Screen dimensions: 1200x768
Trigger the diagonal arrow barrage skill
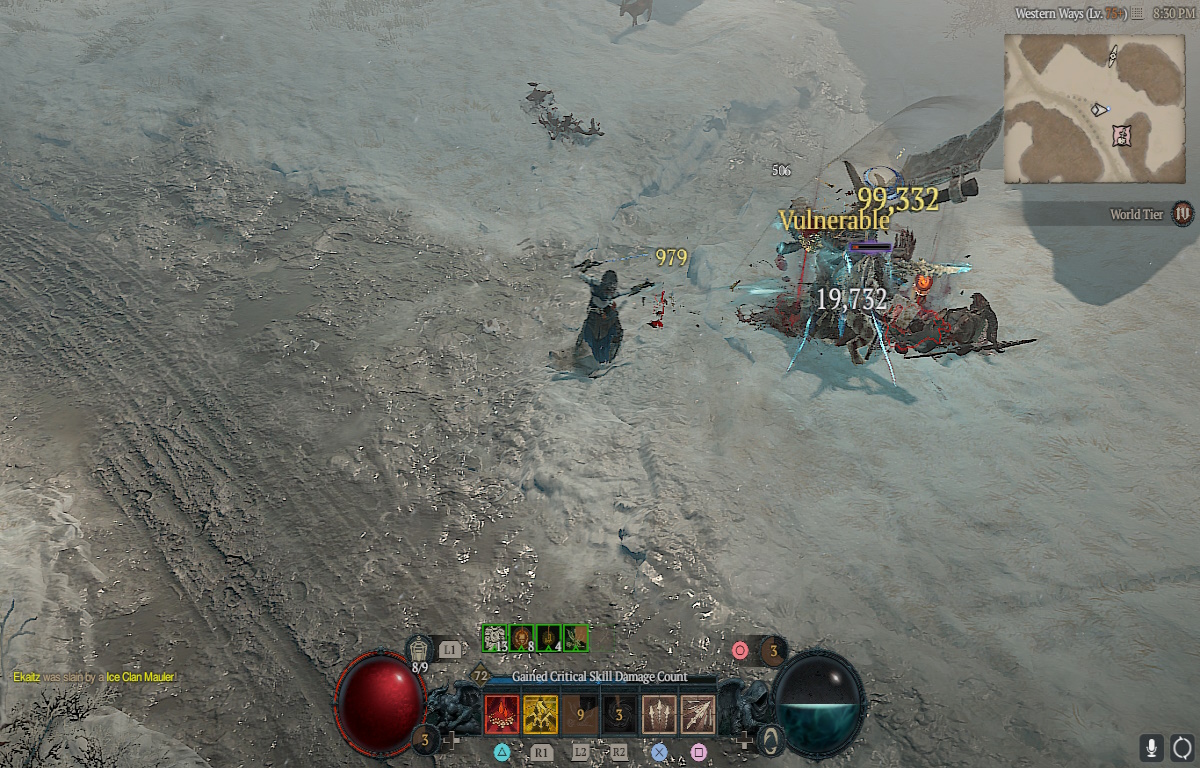[698, 714]
